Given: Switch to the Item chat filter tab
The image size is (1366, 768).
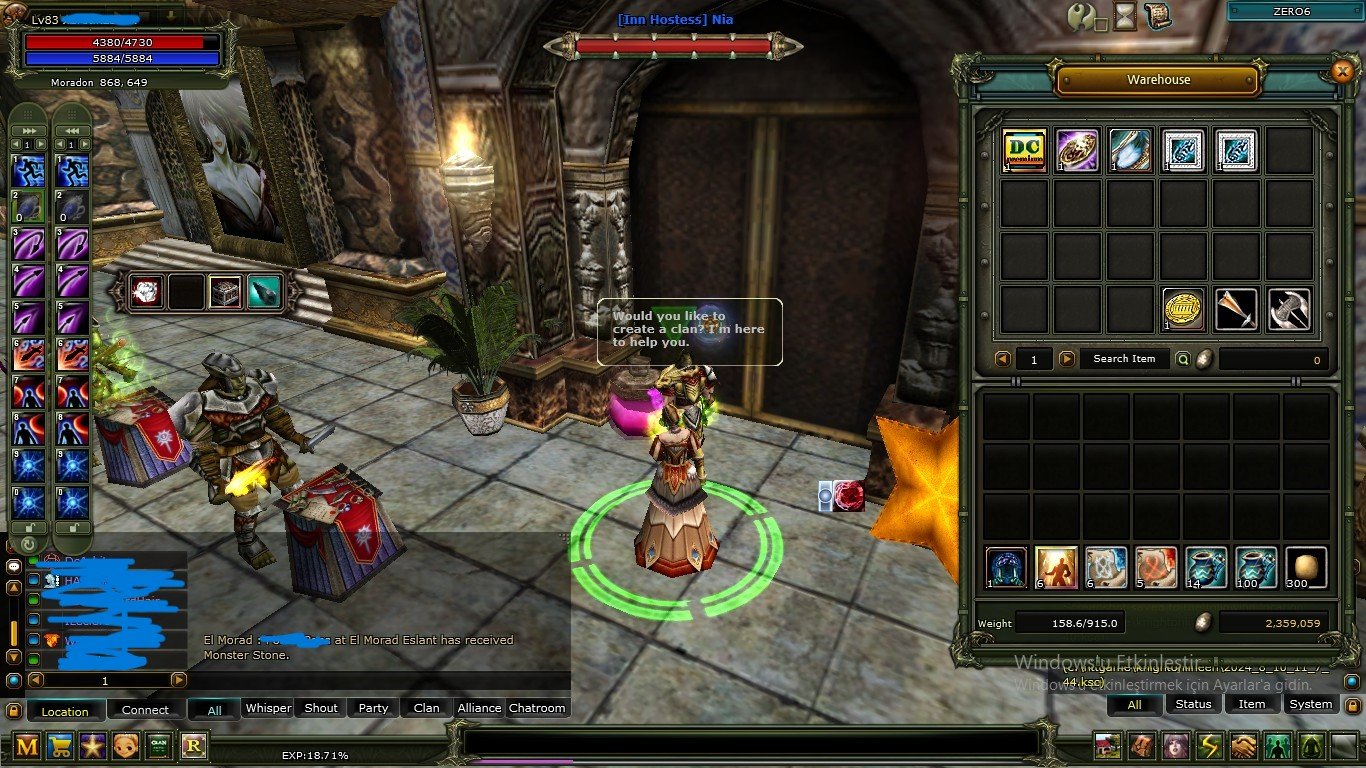Looking at the screenshot, I should pos(1252,704).
